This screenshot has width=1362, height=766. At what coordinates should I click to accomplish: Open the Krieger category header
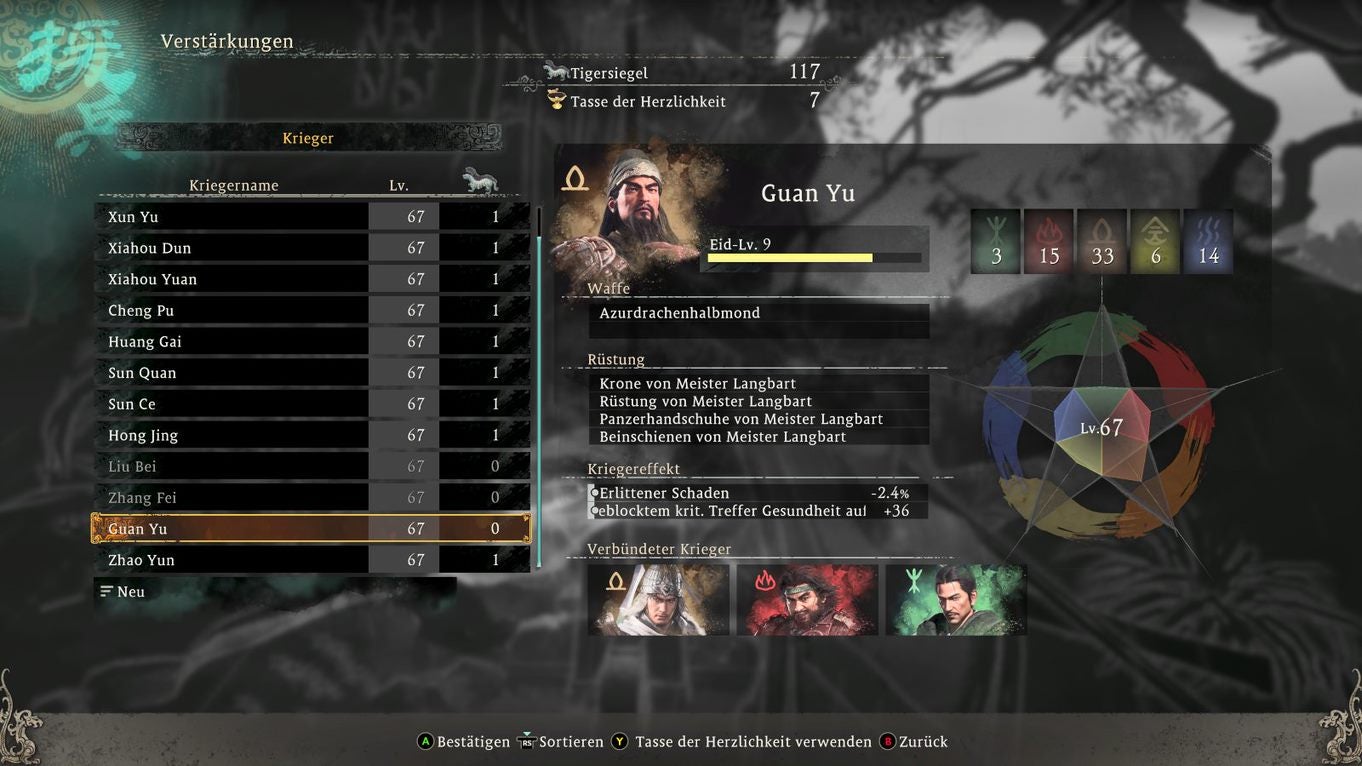[308, 138]
